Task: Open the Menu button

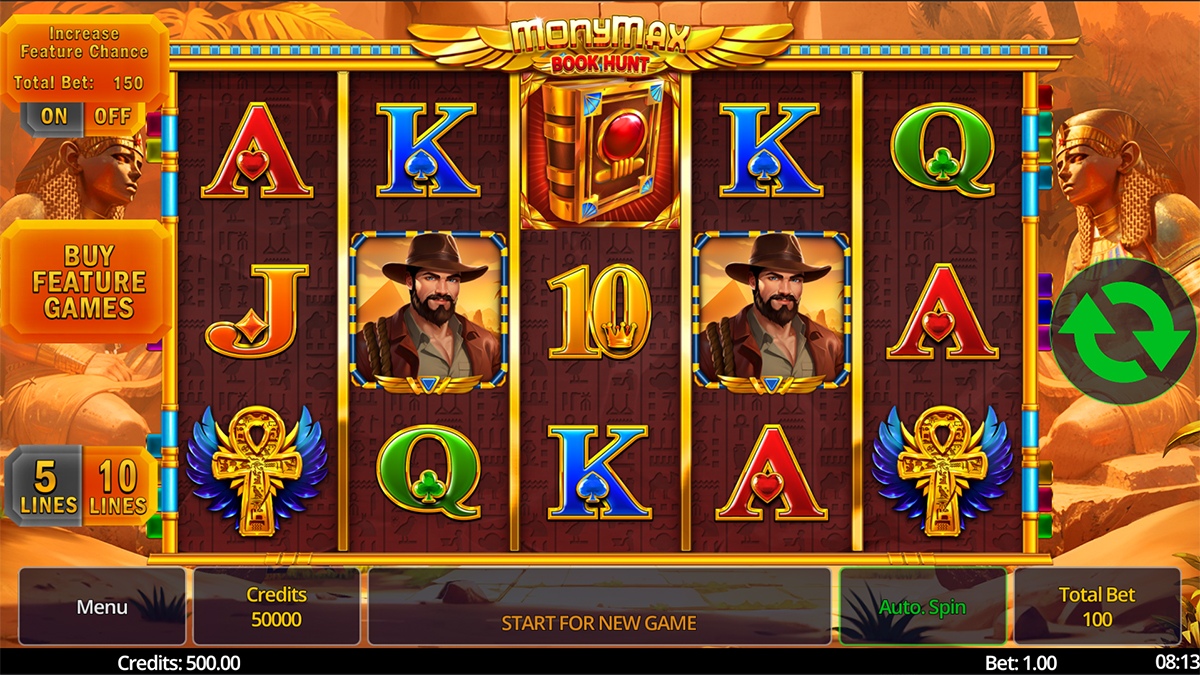Action: (102, 607)
